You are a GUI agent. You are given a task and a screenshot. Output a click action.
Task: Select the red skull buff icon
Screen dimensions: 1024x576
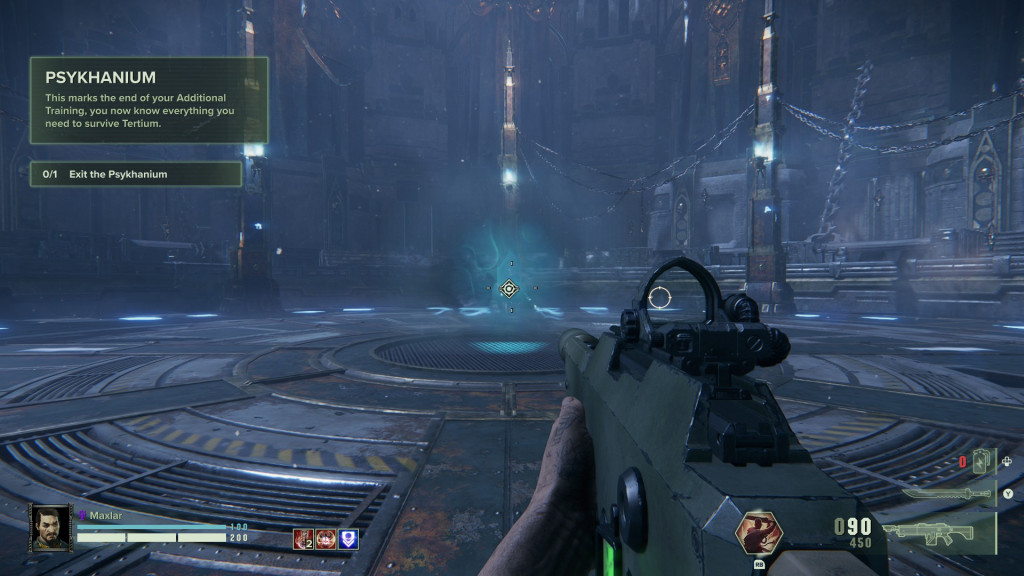tap(326, 539)
